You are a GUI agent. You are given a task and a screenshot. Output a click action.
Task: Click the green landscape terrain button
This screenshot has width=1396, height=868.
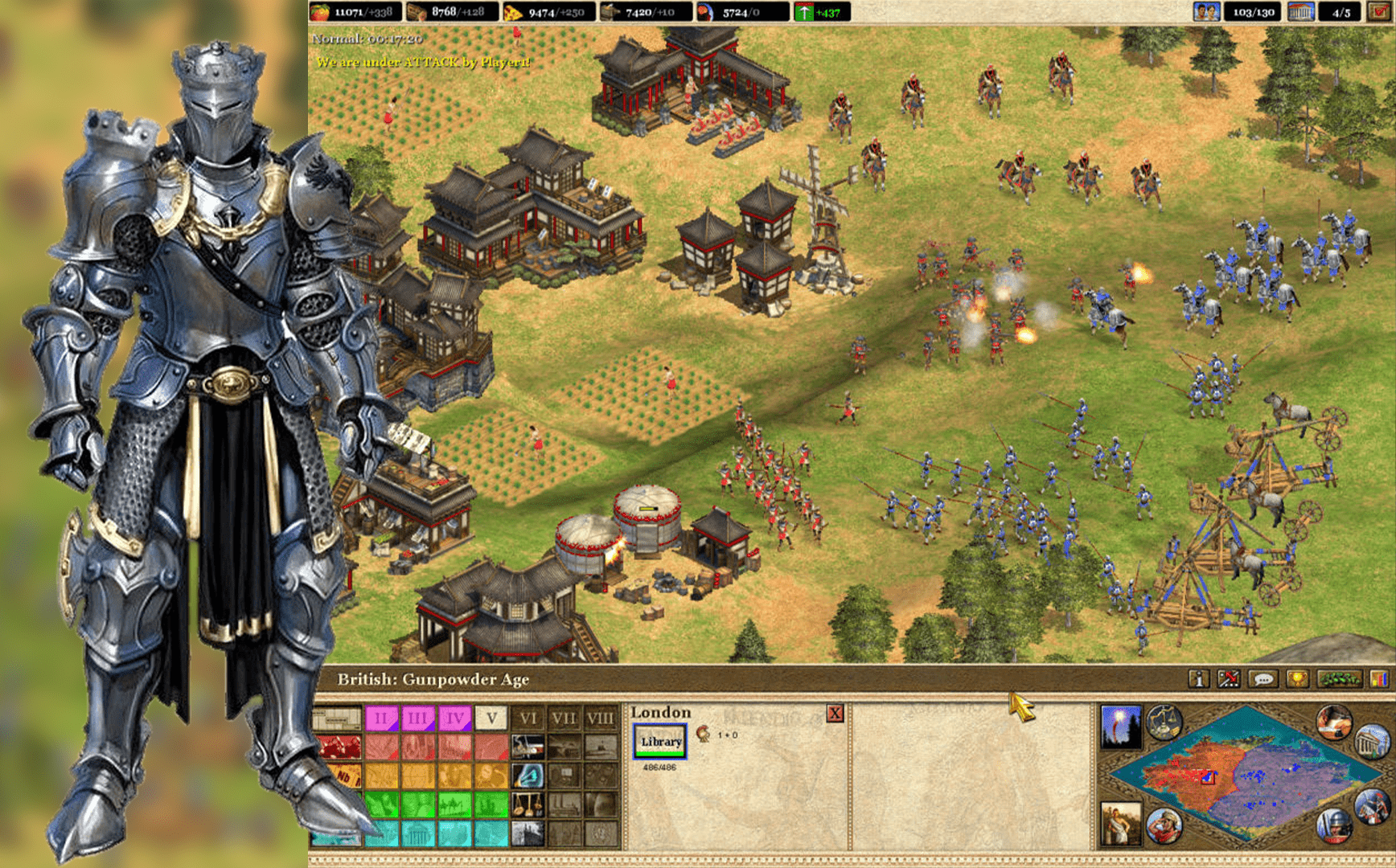(x=1339, y=679)
